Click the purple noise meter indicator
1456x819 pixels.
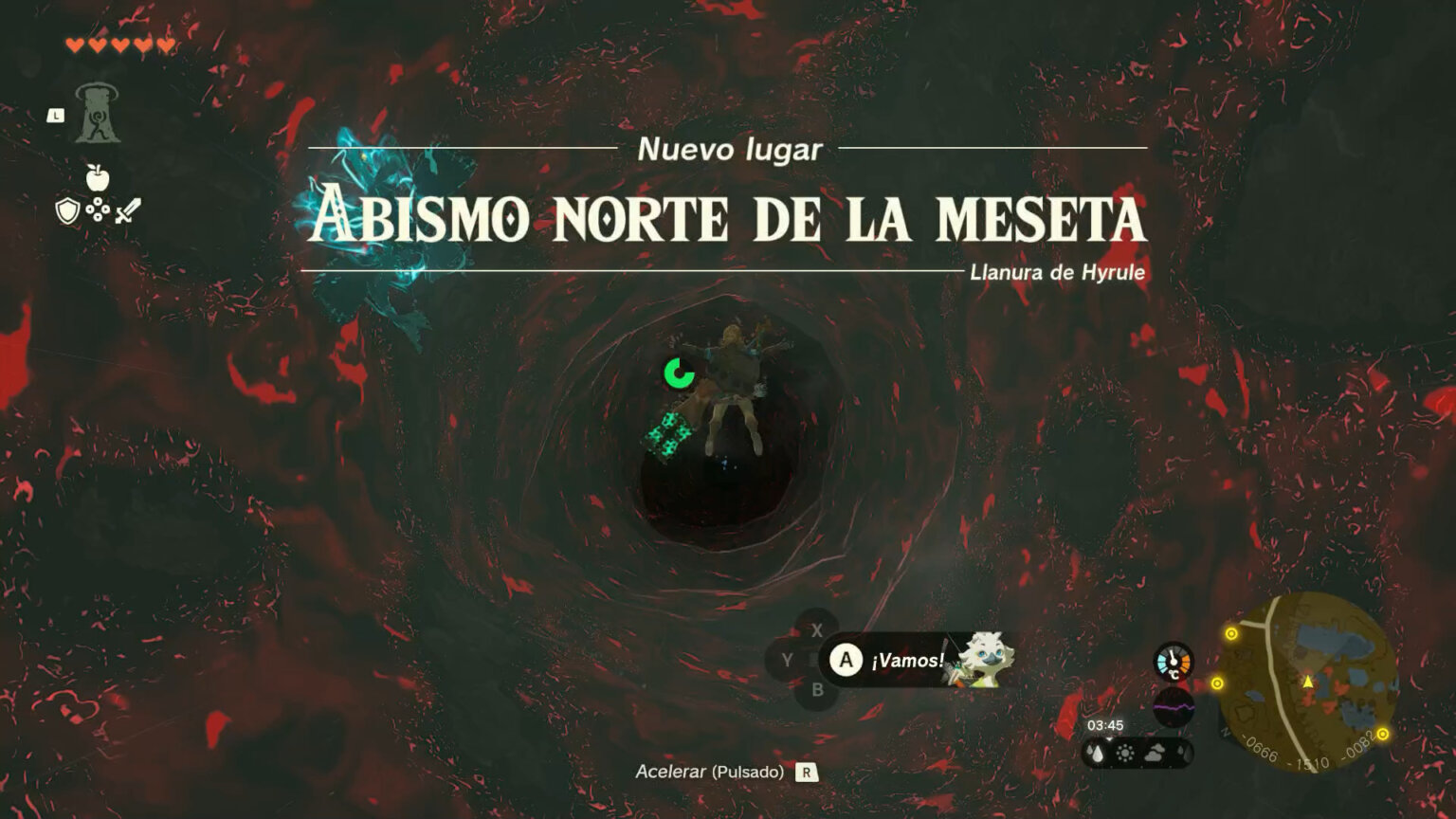pyautogui.click(x=1175, y=706)
